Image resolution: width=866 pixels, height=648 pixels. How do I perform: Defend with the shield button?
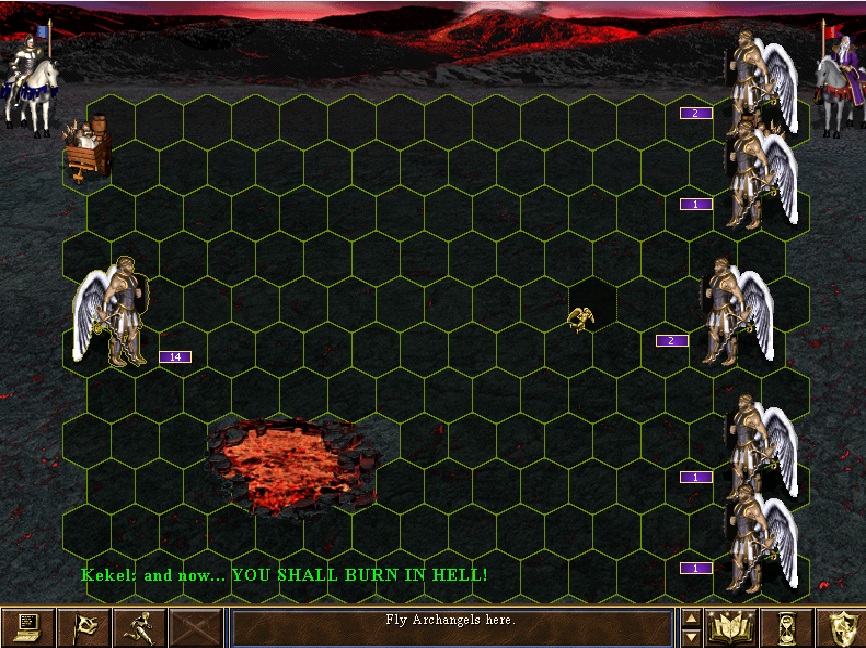pos(840,627)
